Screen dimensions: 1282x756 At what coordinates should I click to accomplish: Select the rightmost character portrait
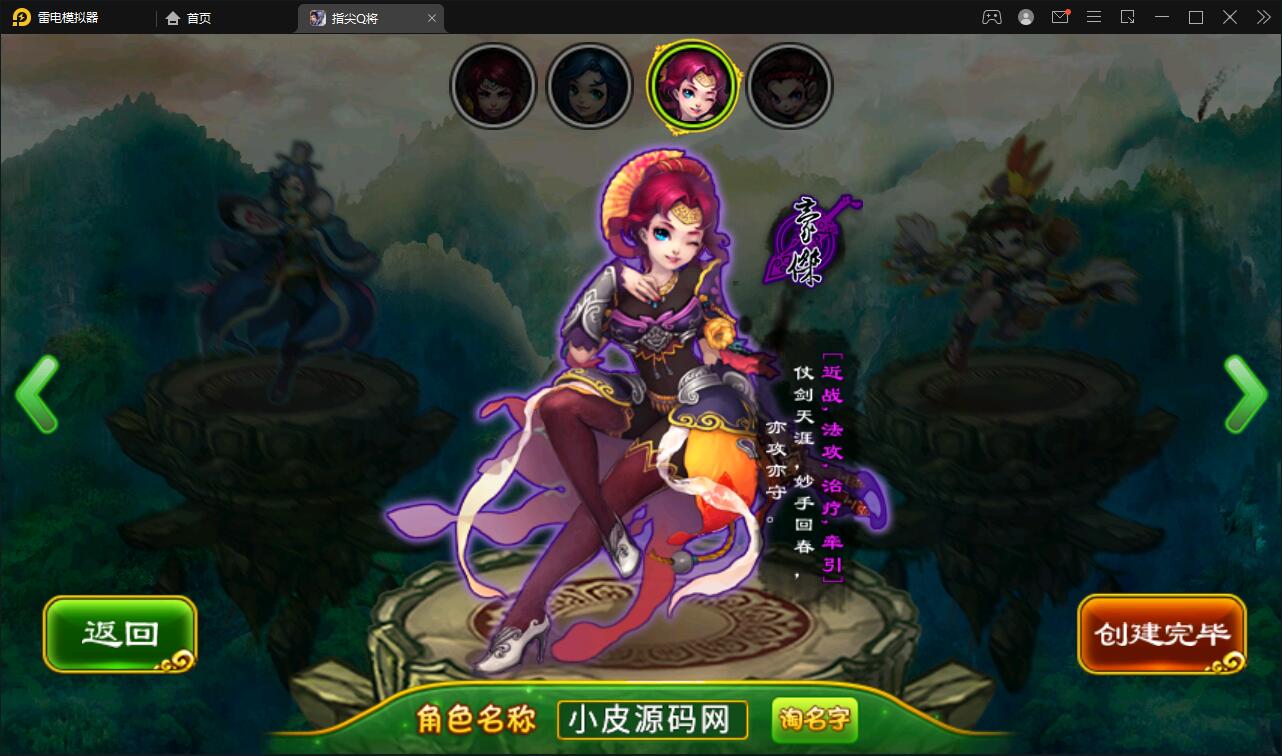[789, 86]
